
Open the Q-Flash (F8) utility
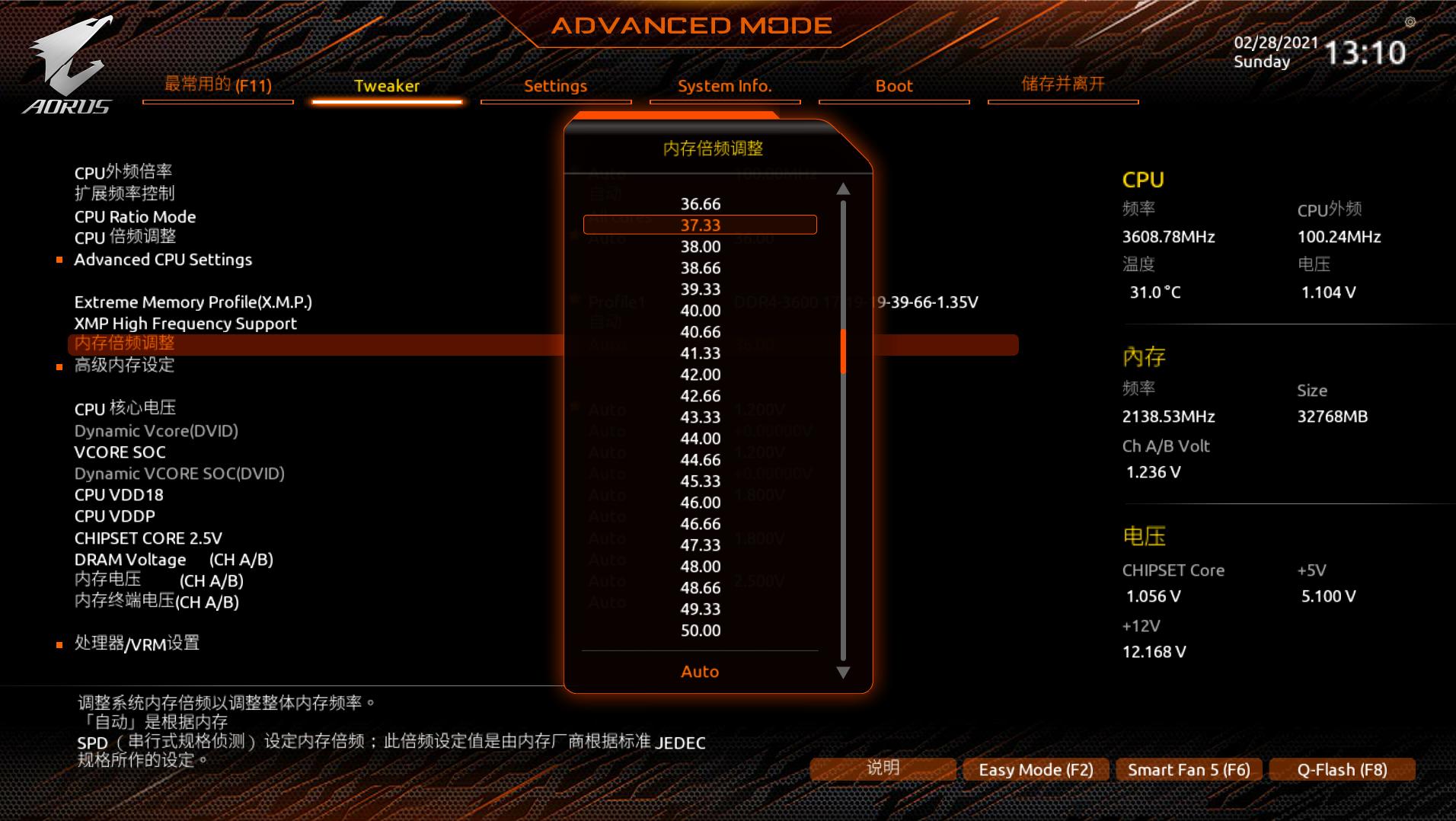pos(1341,770)
